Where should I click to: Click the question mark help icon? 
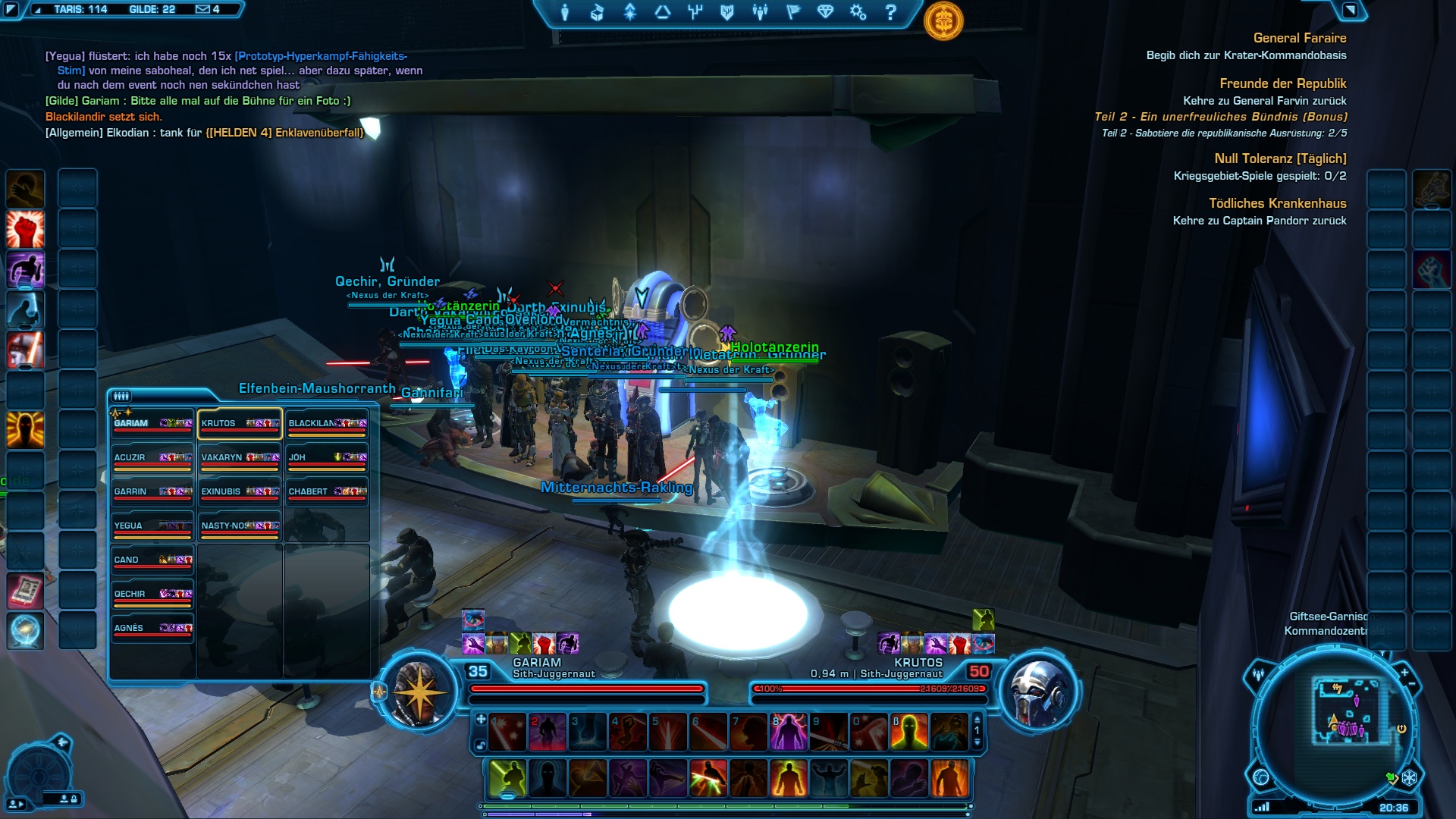point(891,12)
